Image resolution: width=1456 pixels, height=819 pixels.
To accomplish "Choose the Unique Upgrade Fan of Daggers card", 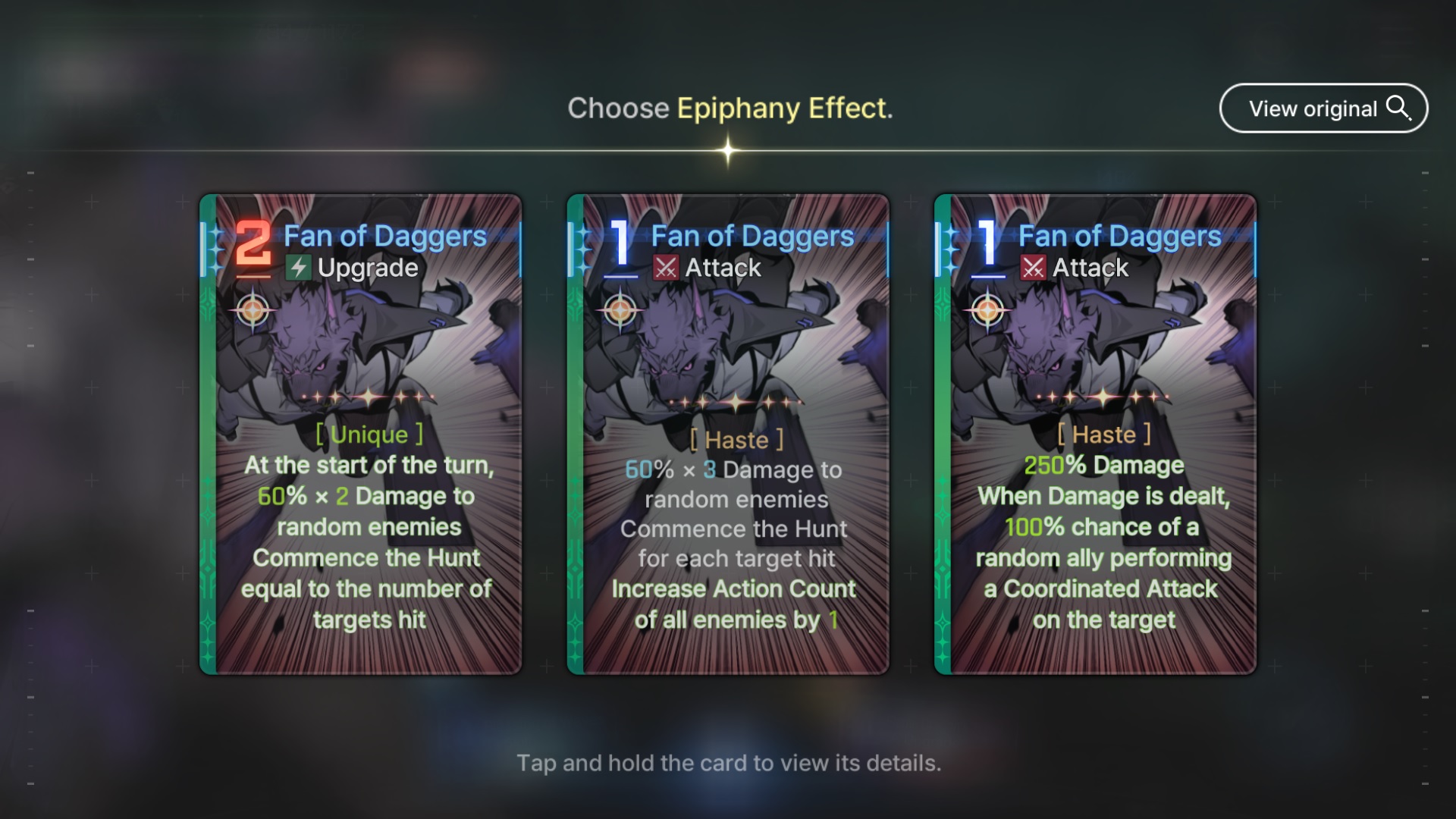I will coord(361,434).
